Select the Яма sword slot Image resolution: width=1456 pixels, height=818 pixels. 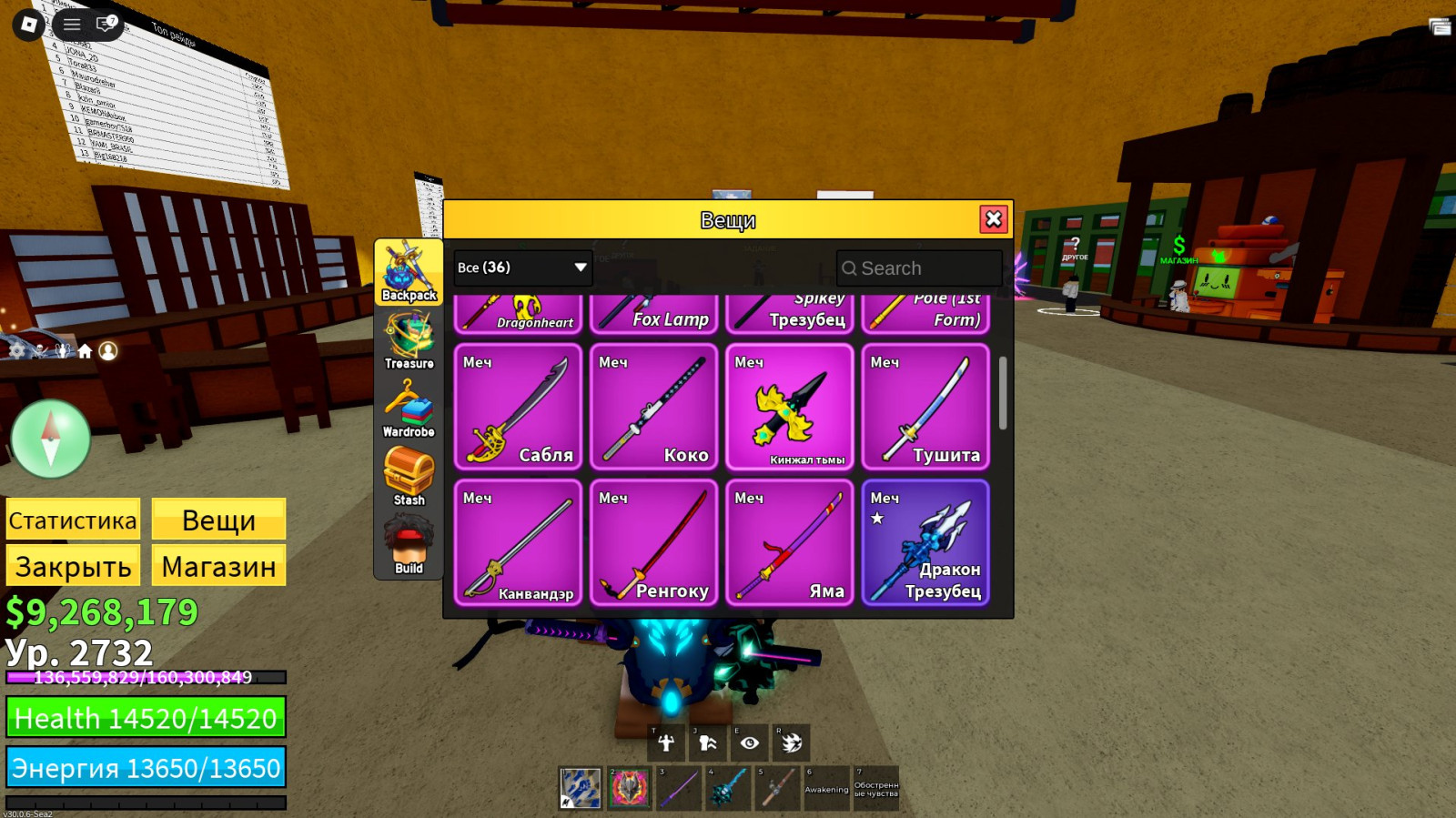point(789,542)
